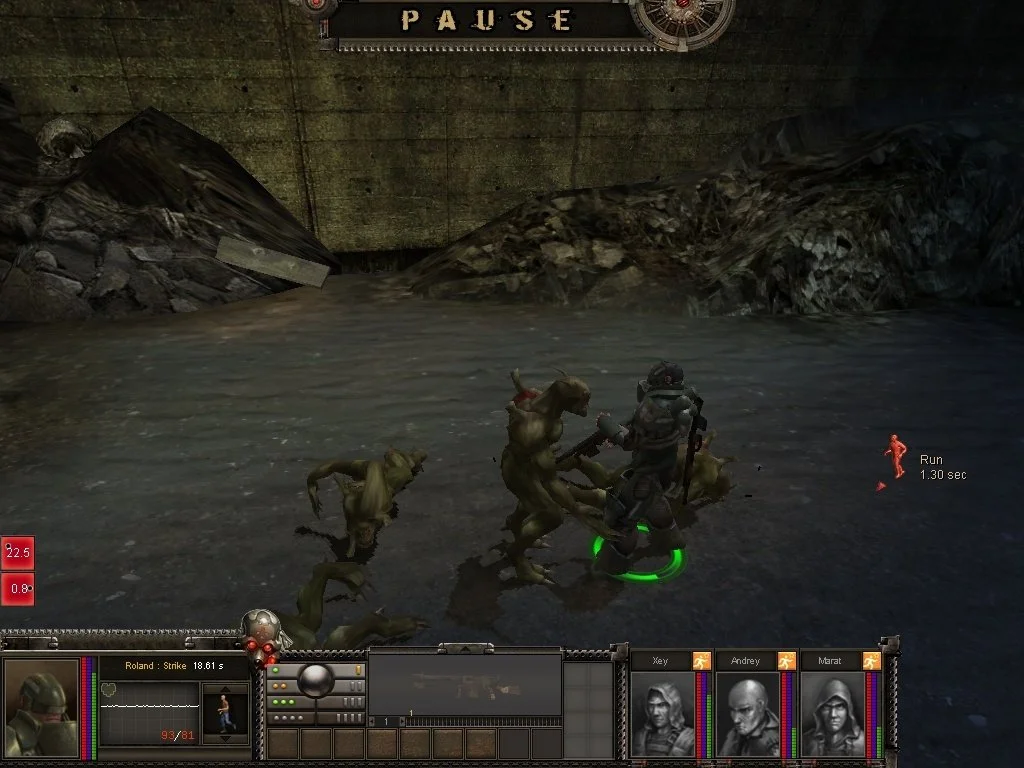Select squad member Xey's portrait
The height and width of the screenshot is (768, 1024).
[x=662, y=713]
